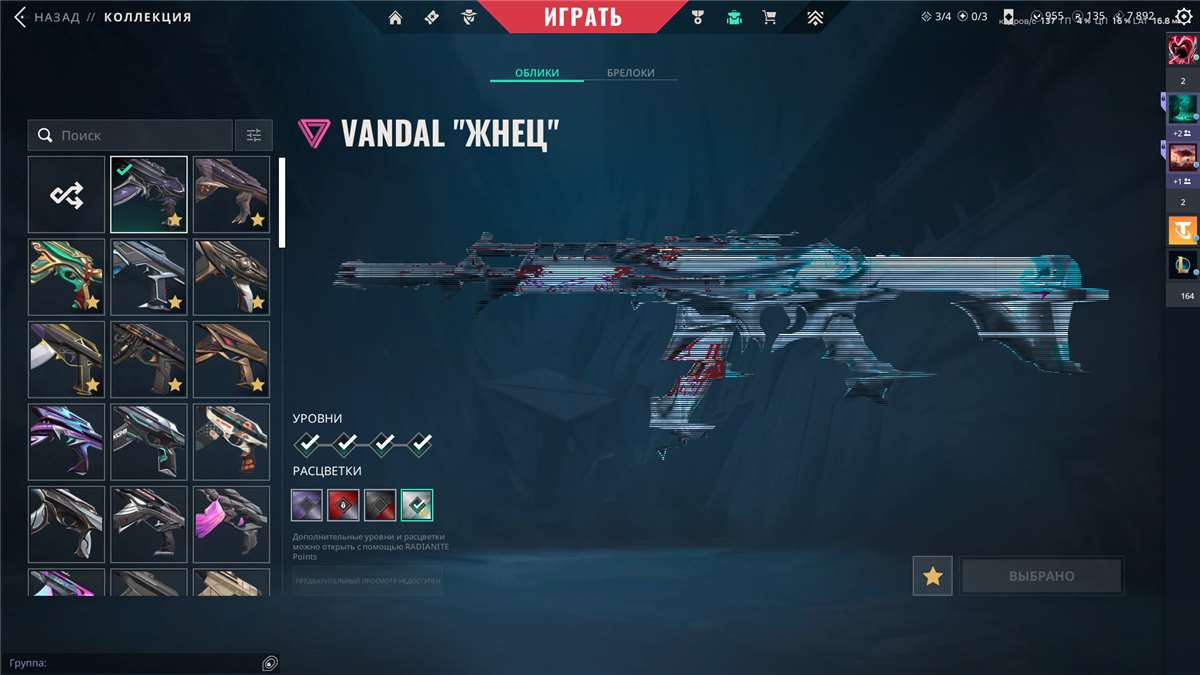Open the store shopping cart icon
Screen dimensions: 1200x675
[769, 17]
